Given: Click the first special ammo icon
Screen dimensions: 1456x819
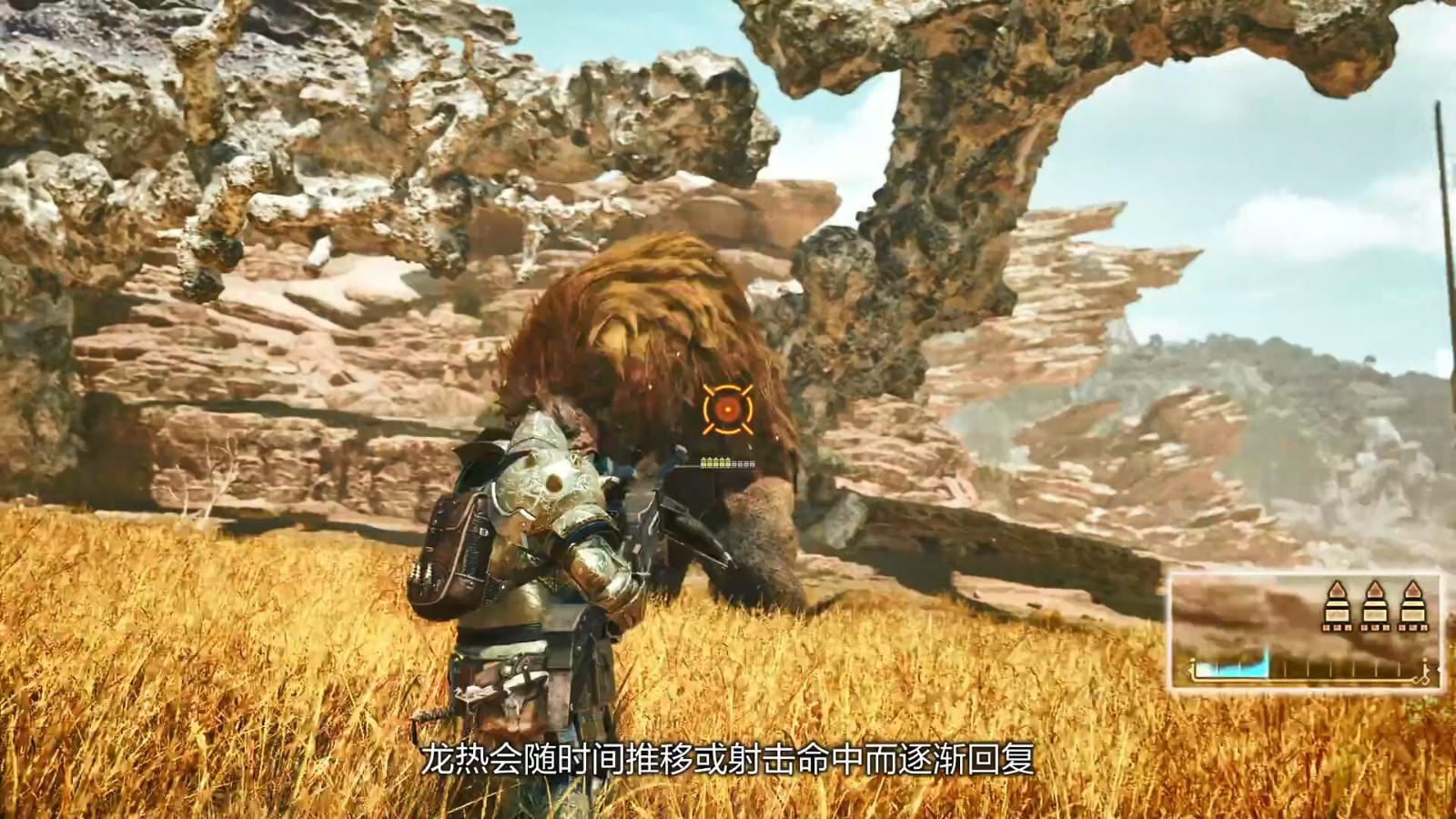Looking at the screenshot, I should pos(1338,606).
